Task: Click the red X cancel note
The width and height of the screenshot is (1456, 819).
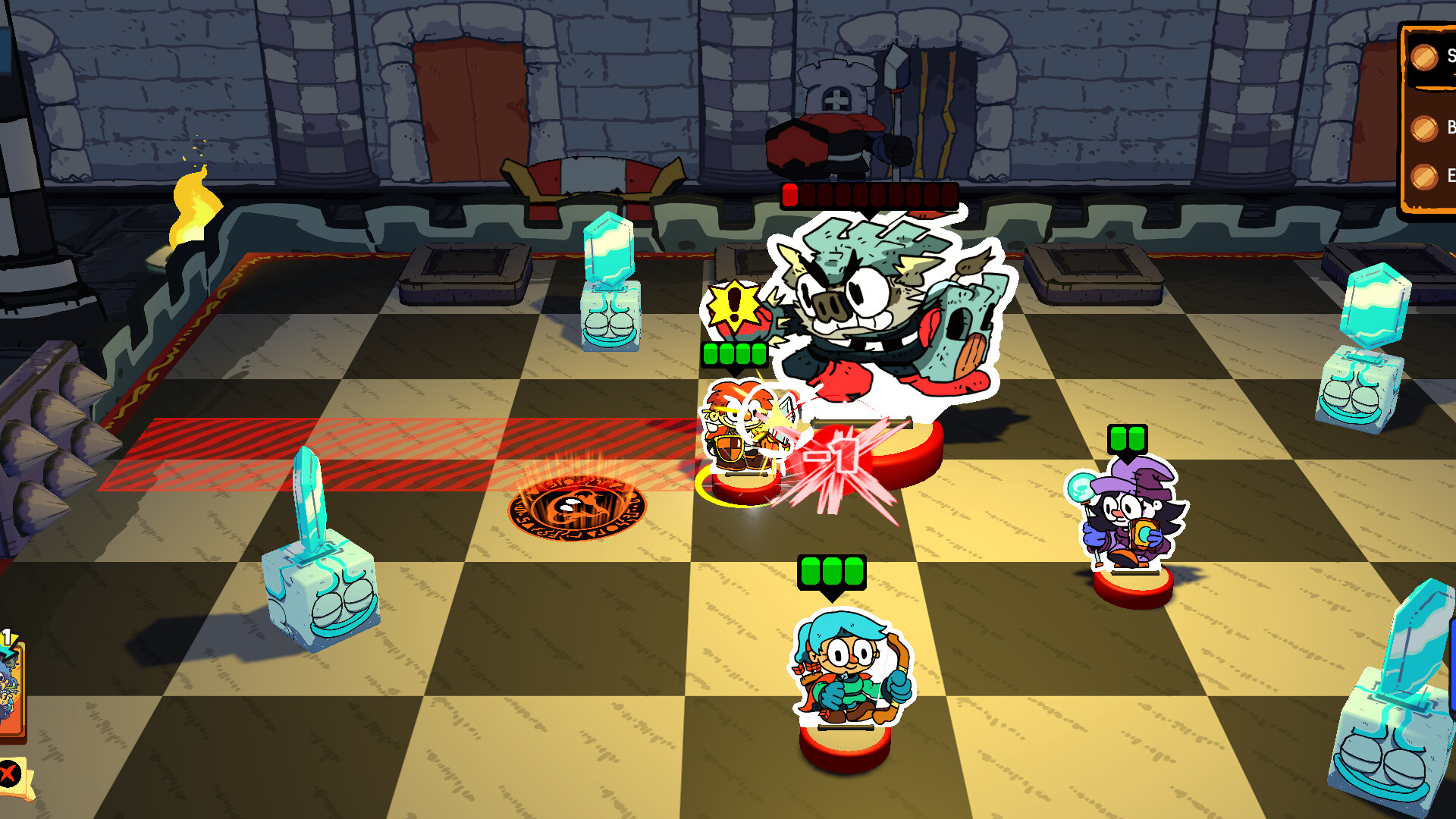Action: pyautogui.click(x=8, y=773)
